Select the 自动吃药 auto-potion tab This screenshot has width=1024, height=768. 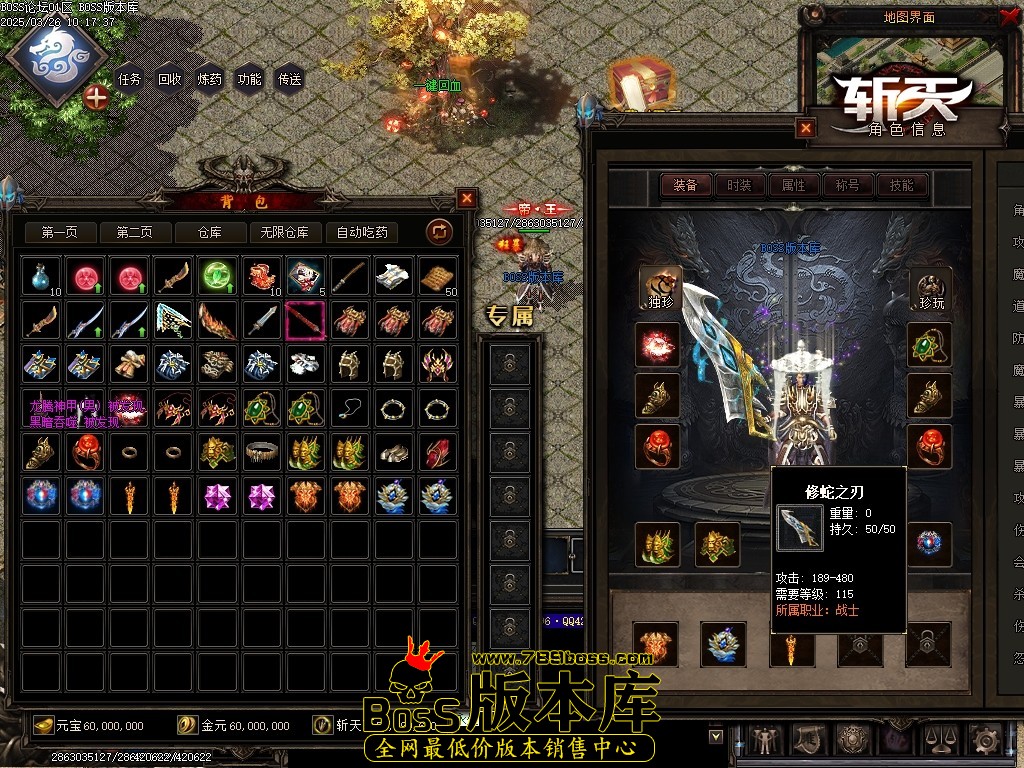[362, 233]
